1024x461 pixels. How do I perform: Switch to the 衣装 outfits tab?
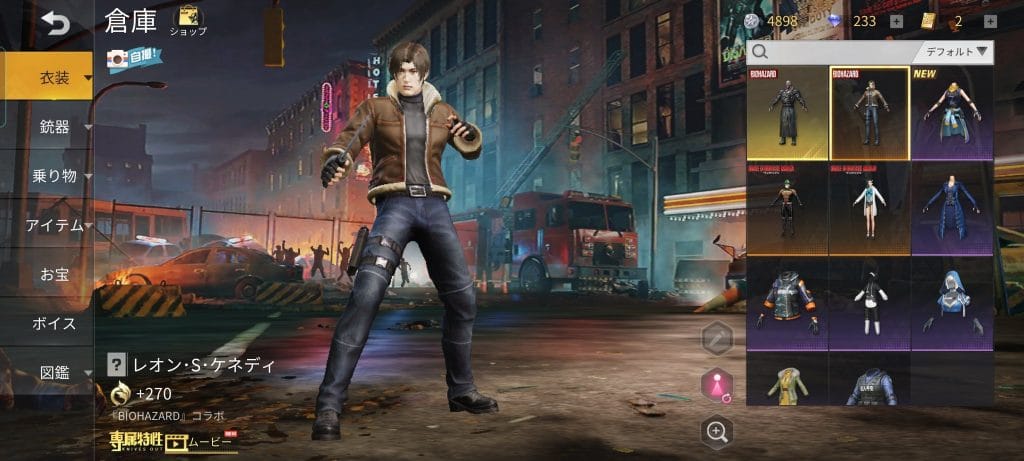[54, 77]
